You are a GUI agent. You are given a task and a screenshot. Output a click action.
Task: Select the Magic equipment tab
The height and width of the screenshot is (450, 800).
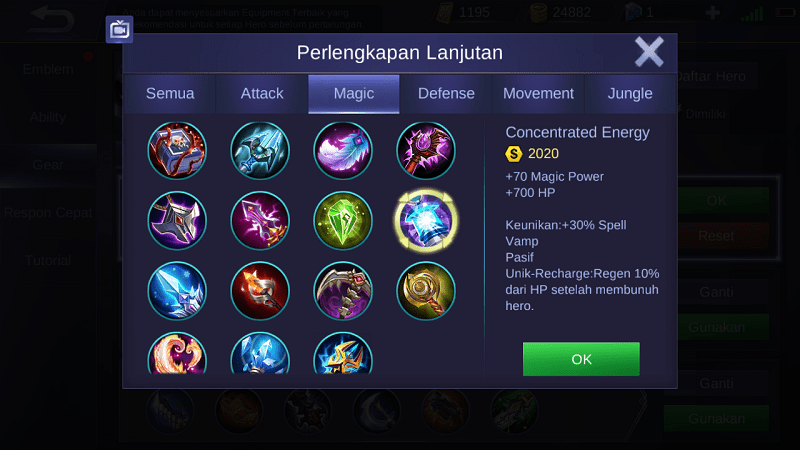click(354, 94)
